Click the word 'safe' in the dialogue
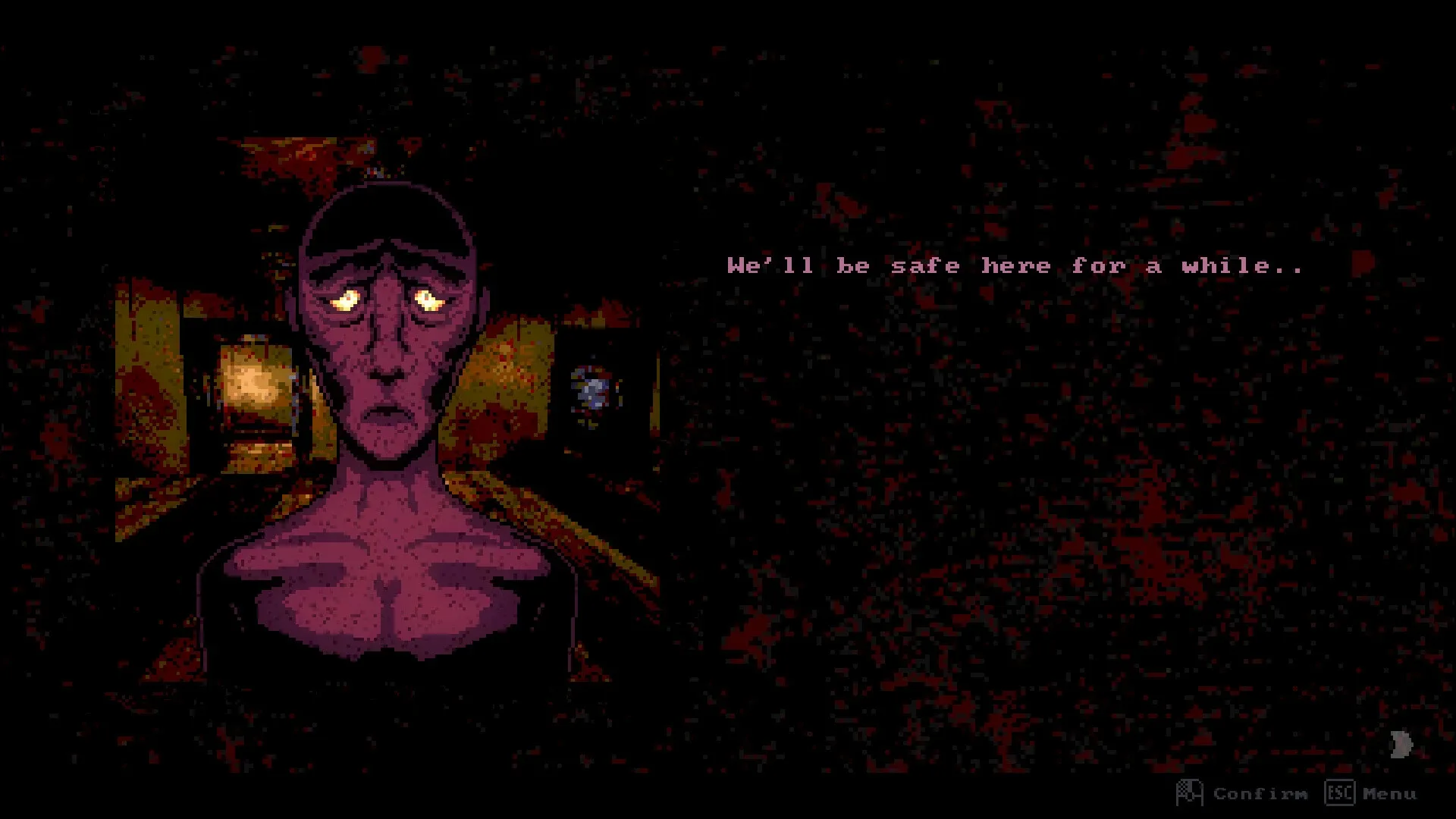 coord(927,265)
